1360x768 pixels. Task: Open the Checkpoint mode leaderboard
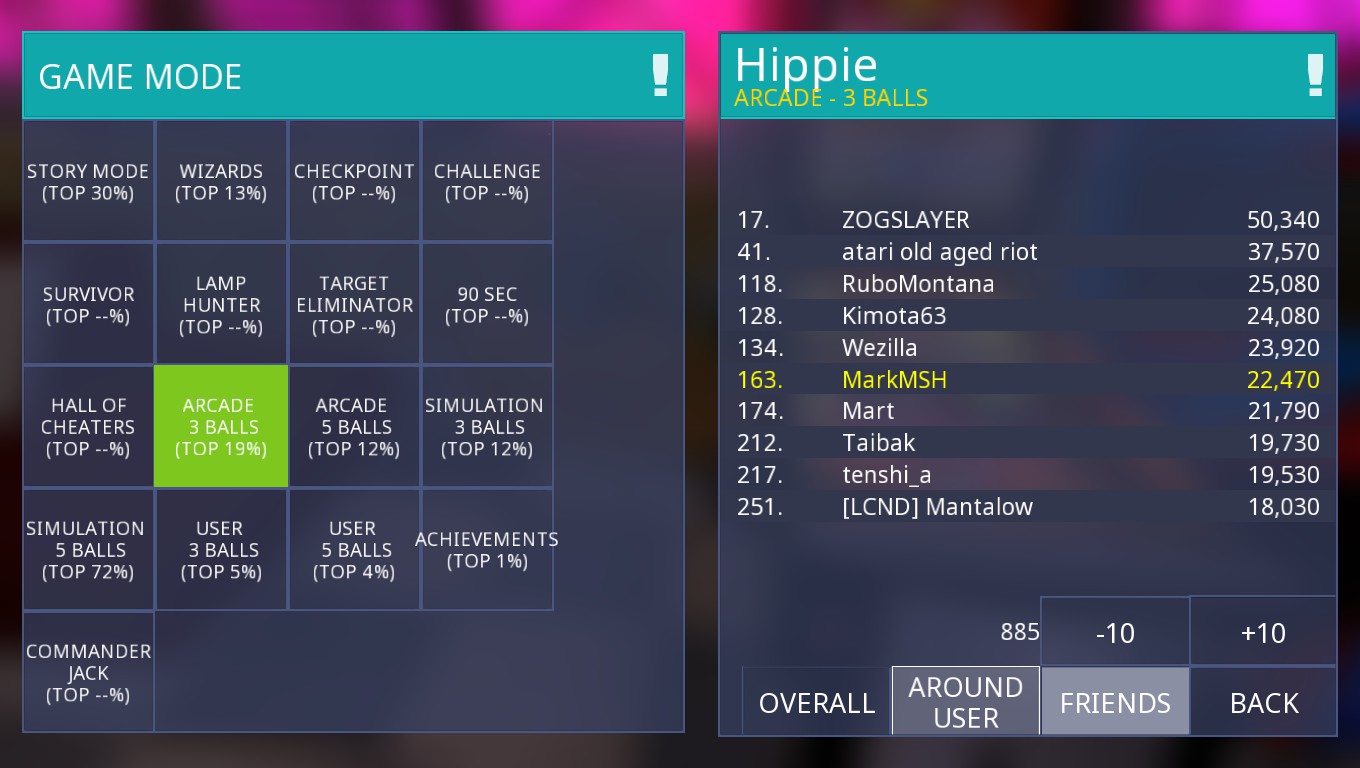354,182
